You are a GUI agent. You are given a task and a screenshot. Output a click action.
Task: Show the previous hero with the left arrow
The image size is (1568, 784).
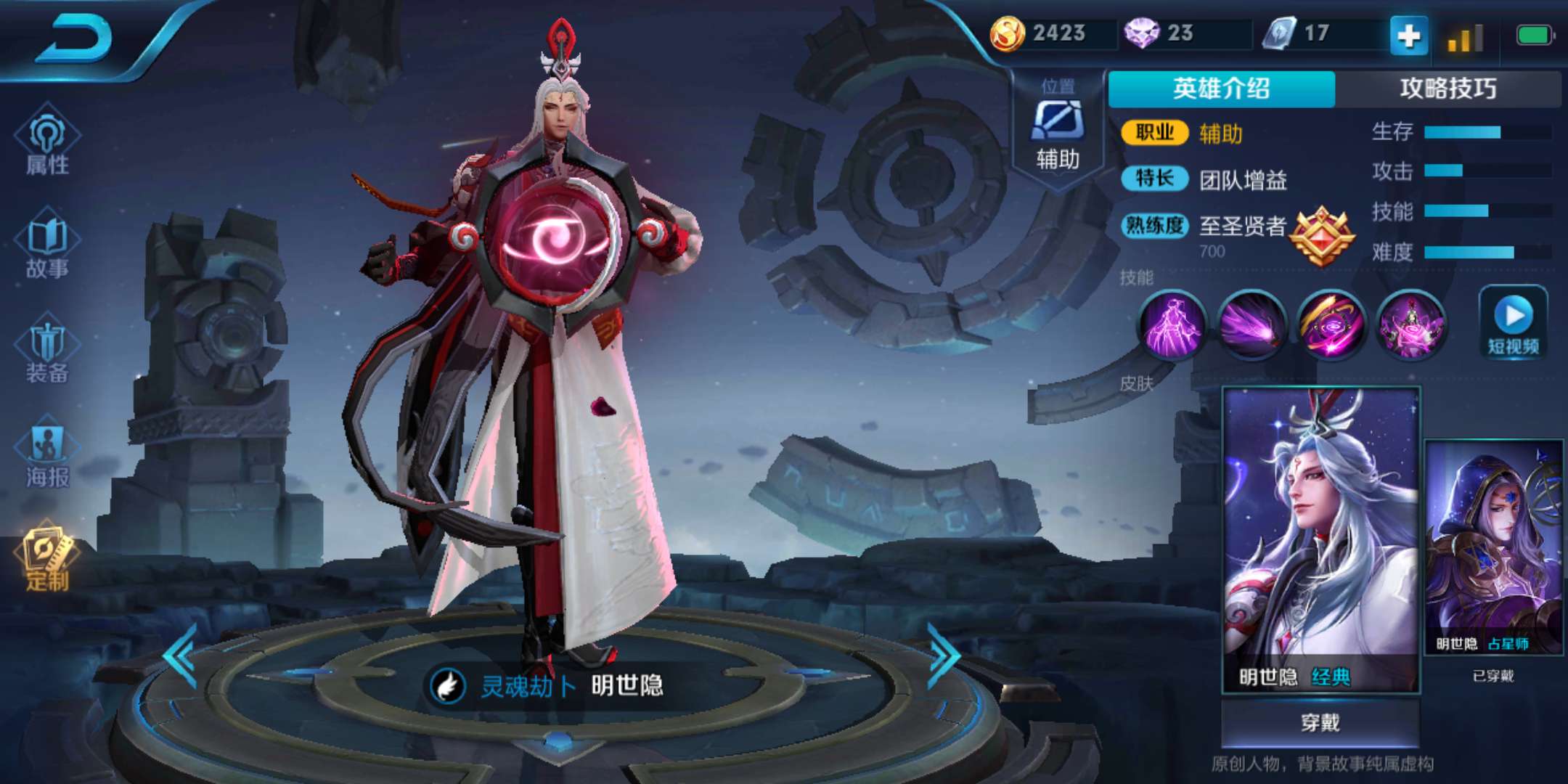pyautogui.click(x=181, y=656)
